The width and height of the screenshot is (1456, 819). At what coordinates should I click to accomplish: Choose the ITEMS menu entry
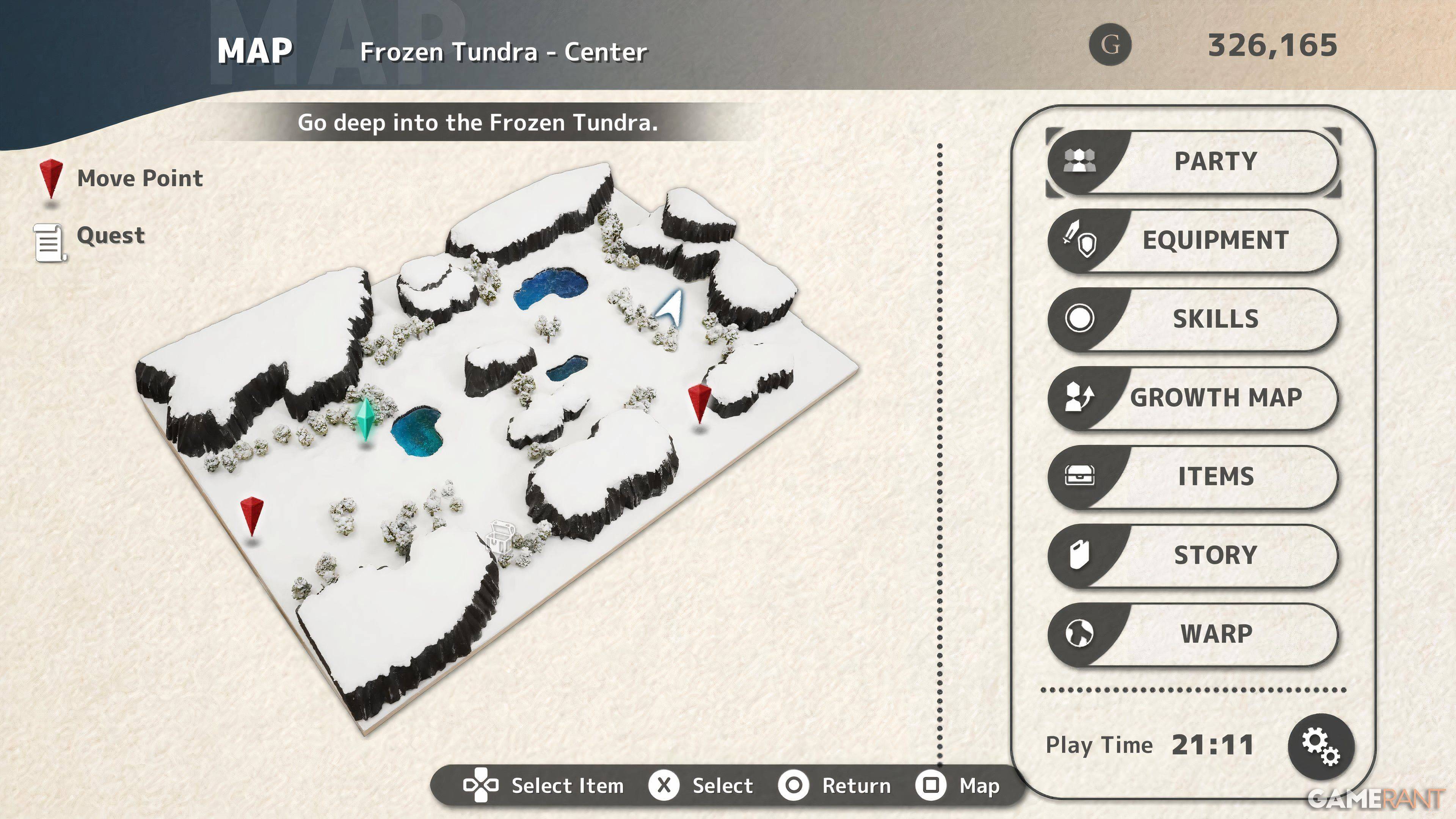1192,477
